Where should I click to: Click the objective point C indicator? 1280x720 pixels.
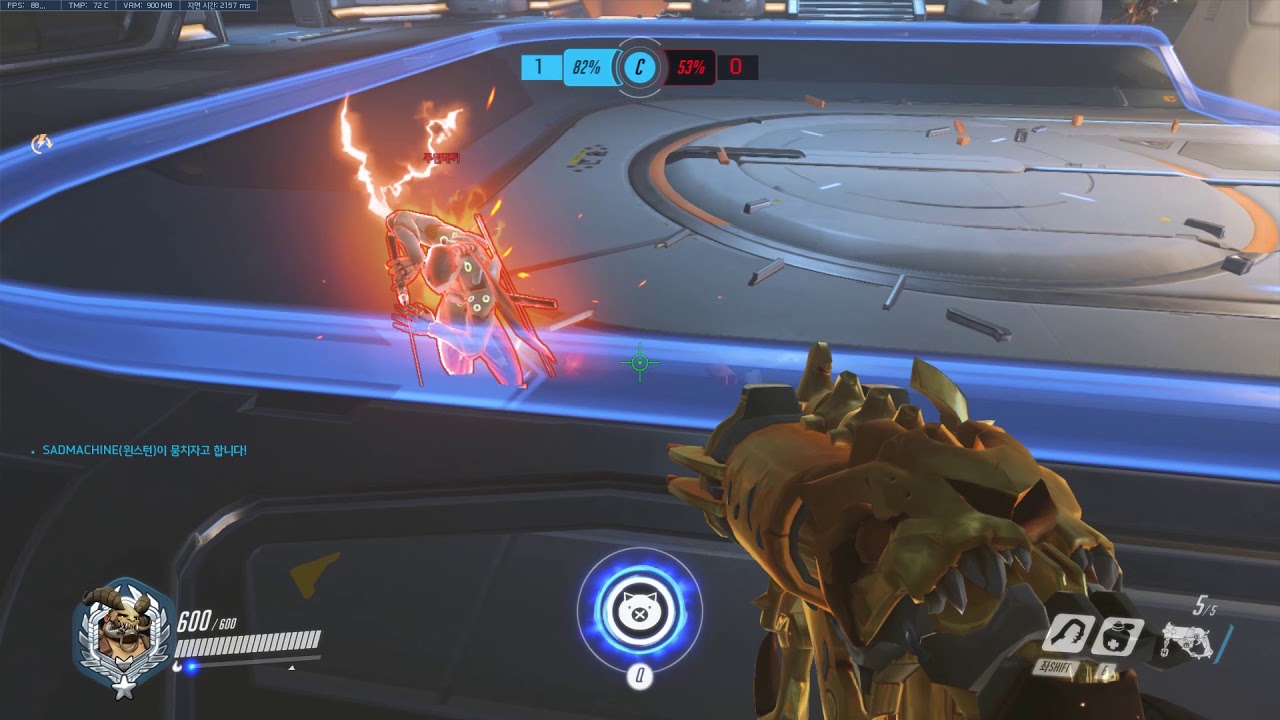pos(639,68)
